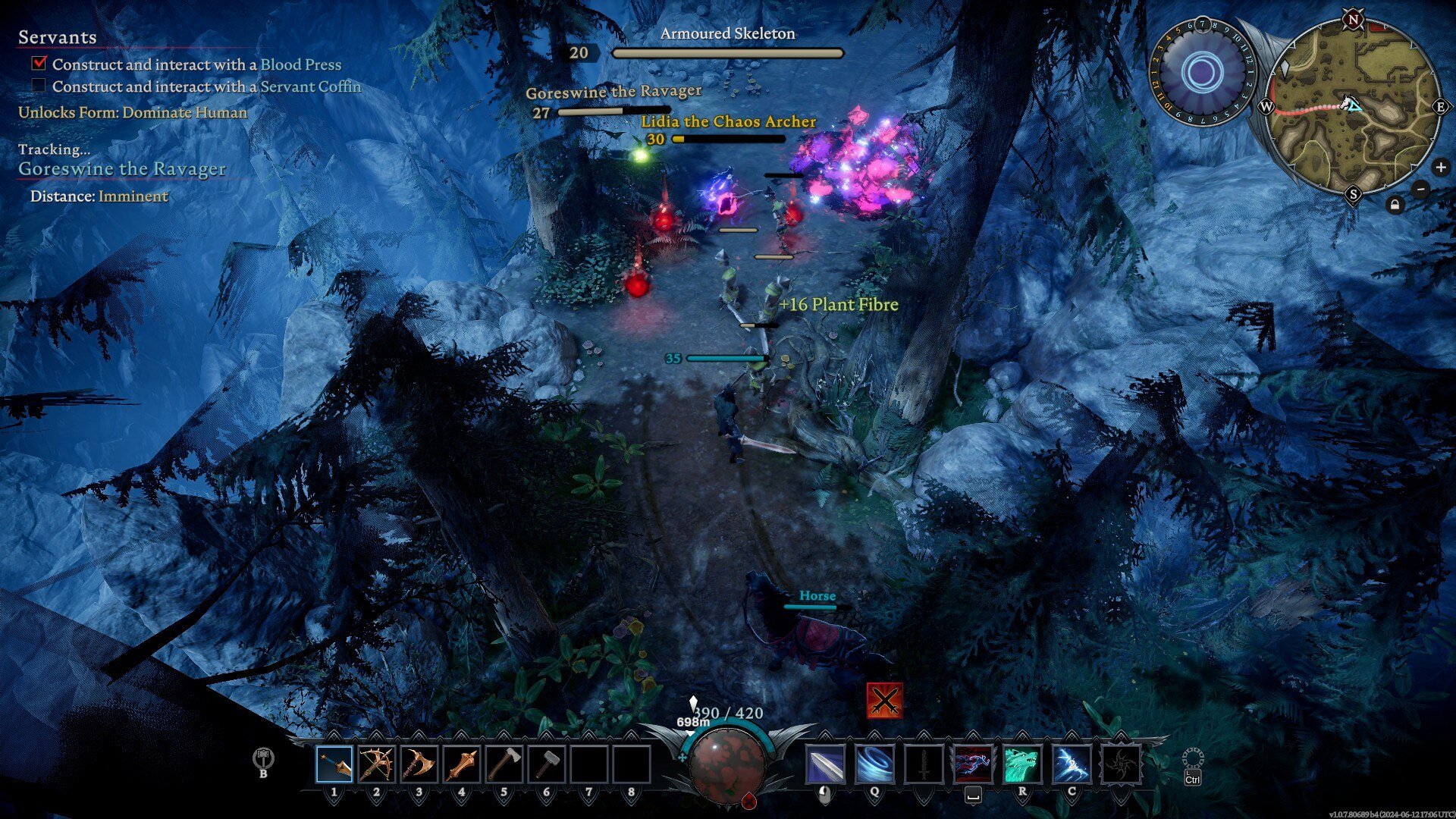Open the build menu hammer icon
This screenshot has width=1456, height=819.
(x=263, y=759)
